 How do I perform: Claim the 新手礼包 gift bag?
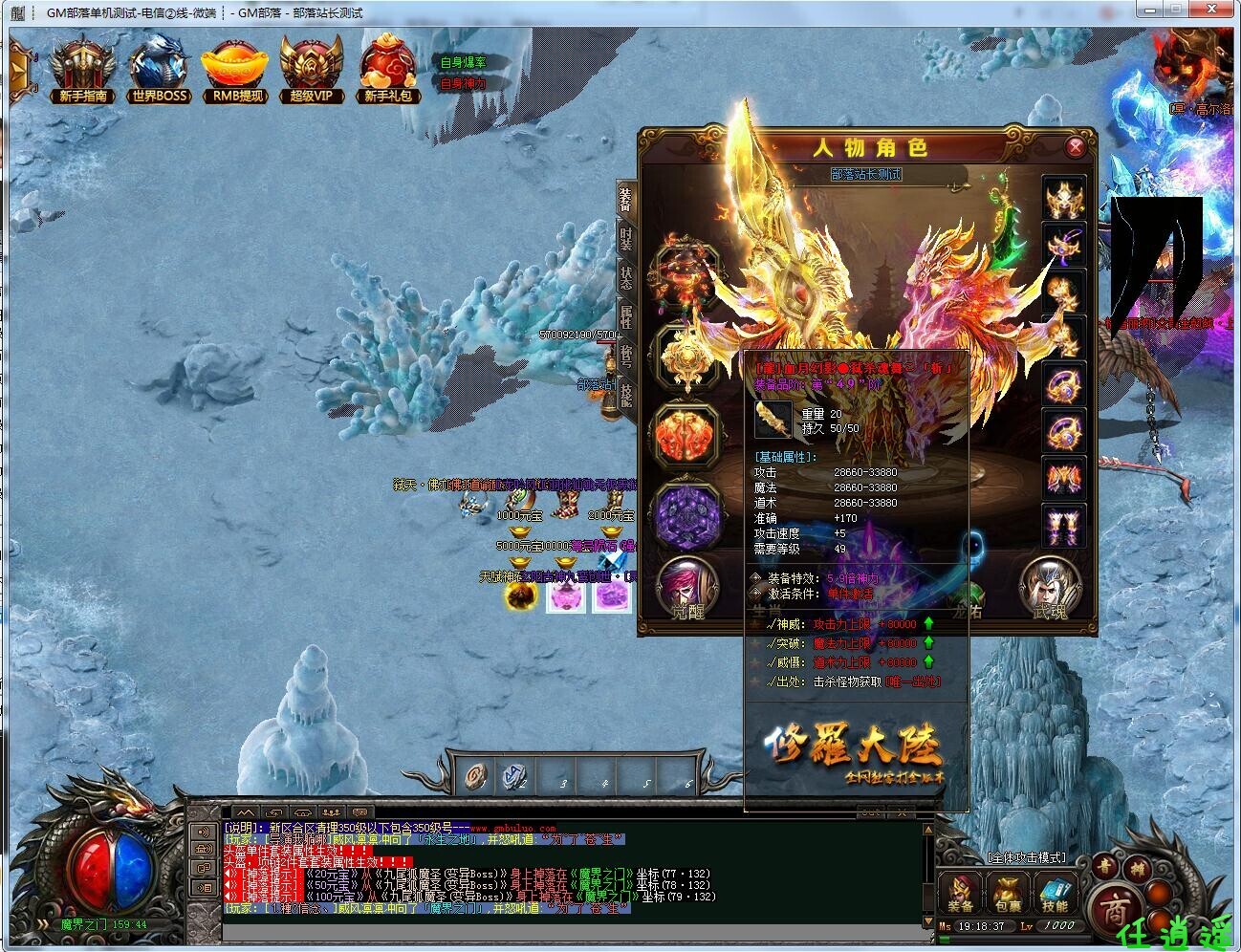[387, 71]
